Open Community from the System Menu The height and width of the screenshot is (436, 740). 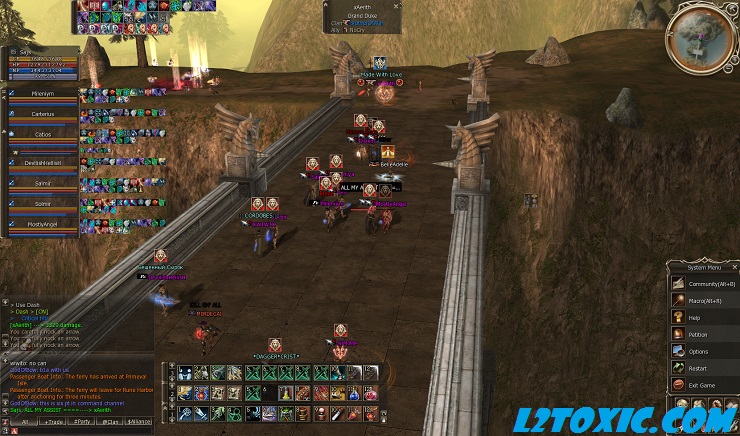(x=704, y=283)
